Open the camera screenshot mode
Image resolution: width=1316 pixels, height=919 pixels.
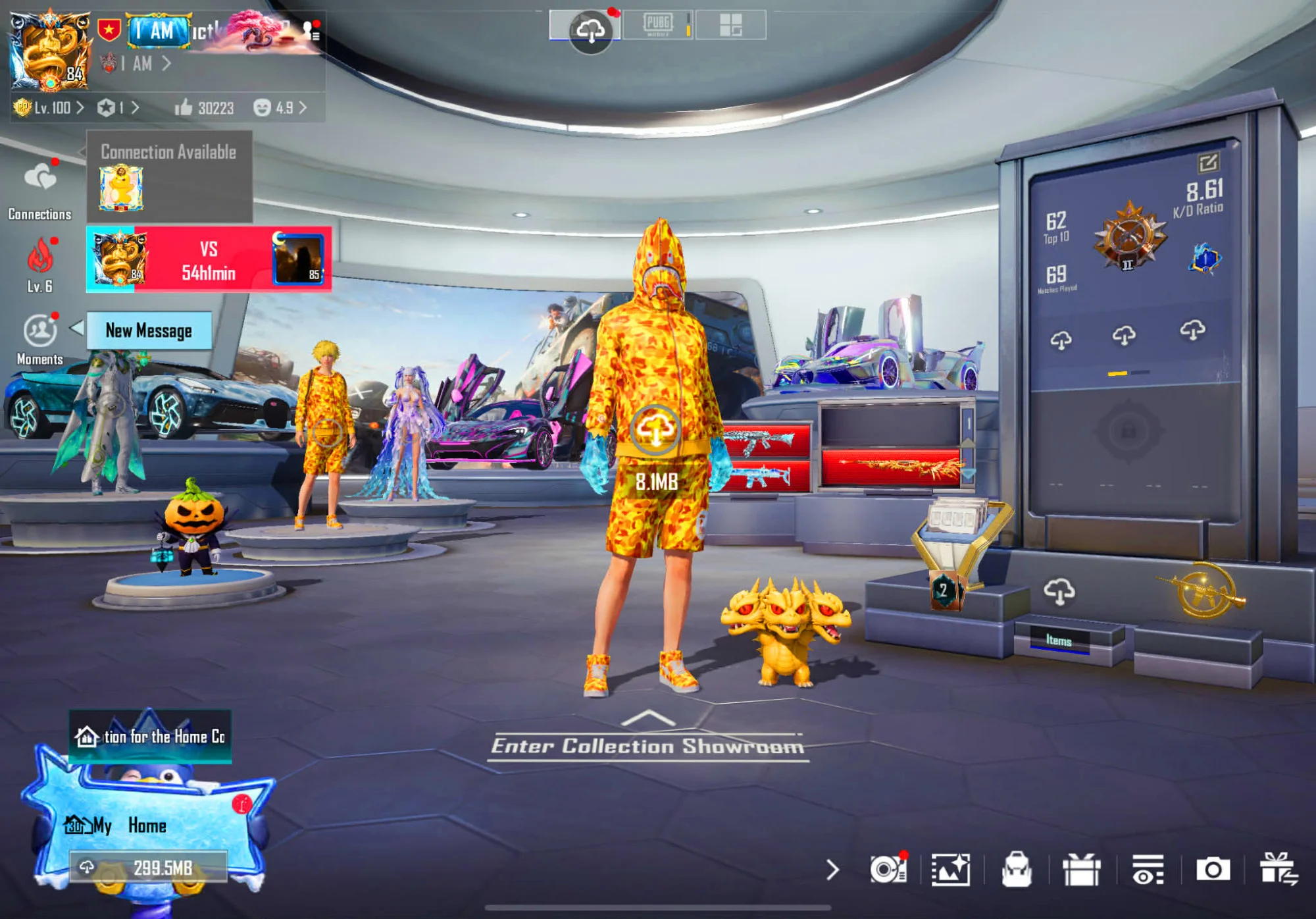pos(1213,869)
